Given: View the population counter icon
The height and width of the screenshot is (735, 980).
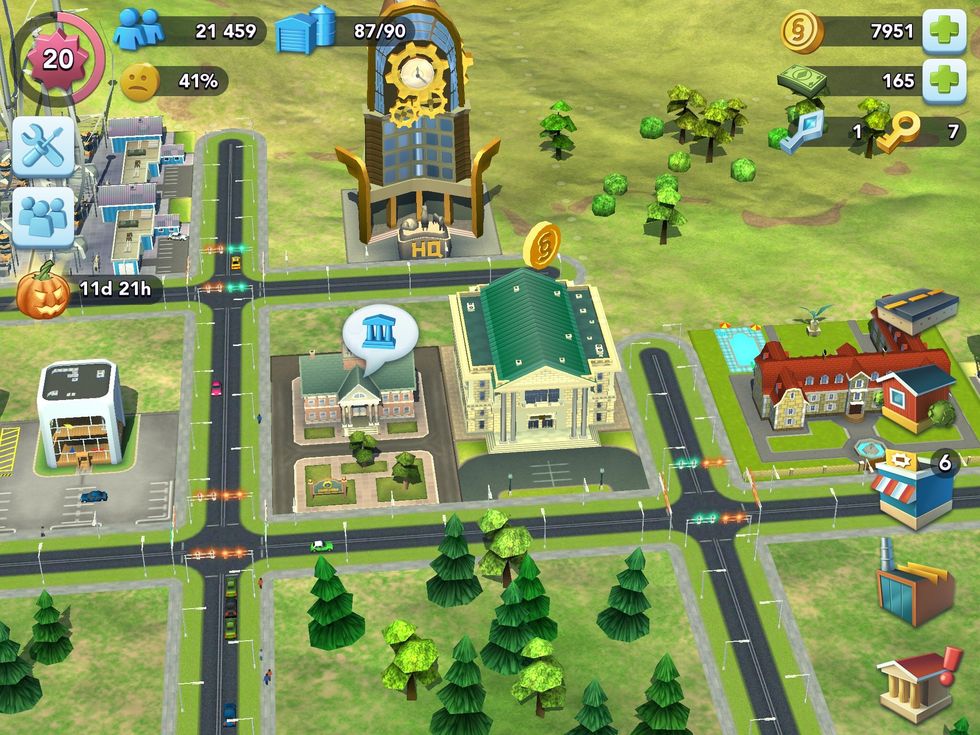Looking at the screenshot, I should click(x=139, y=30).
